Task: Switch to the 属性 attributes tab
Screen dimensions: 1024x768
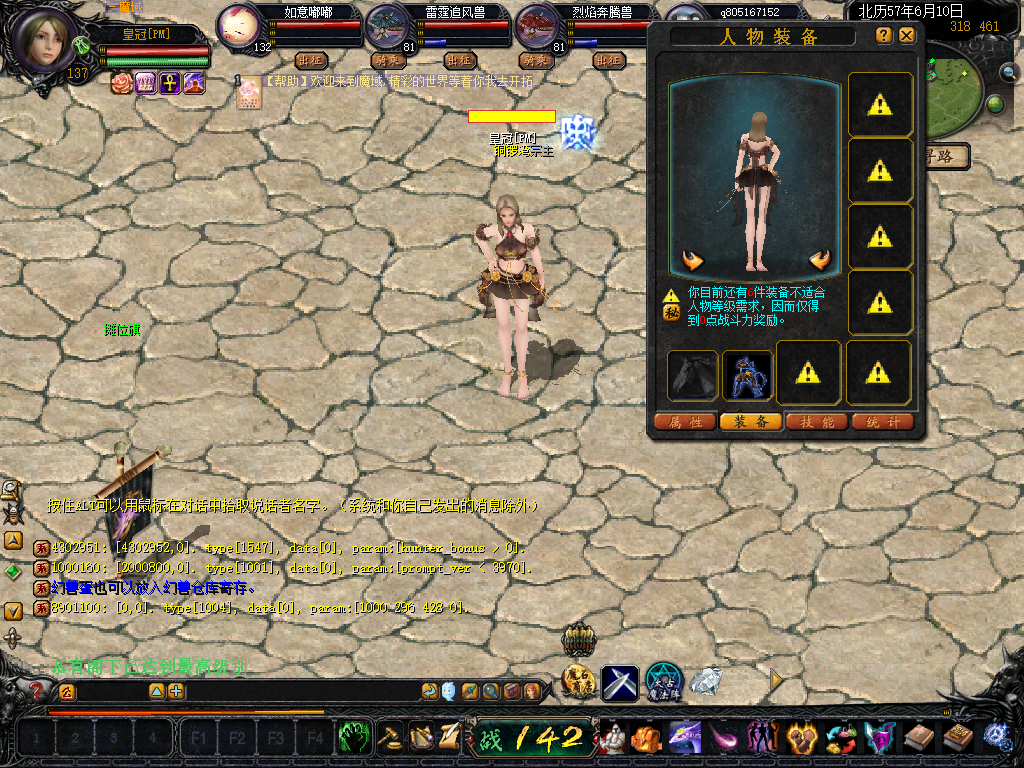Action: [685, 422]
